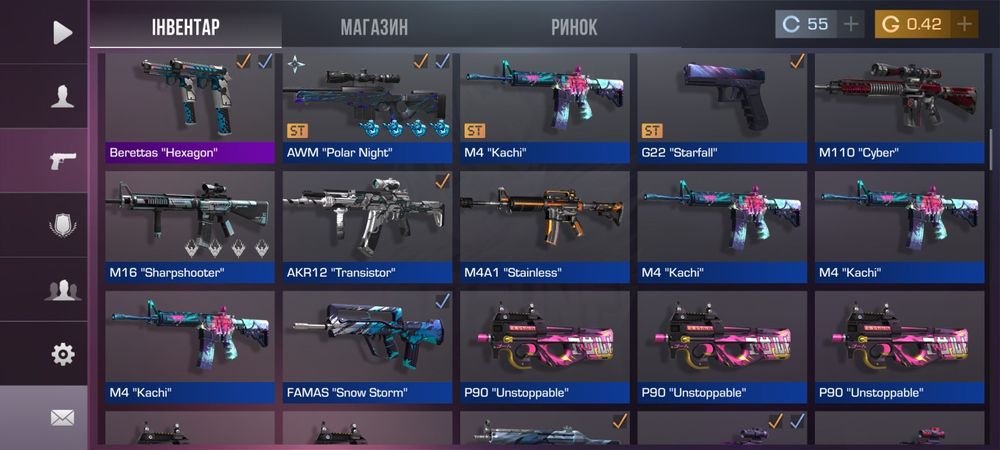Select the M16 "Sharpshooter" skin
The width and height of the screenshot is (1000, 450).
click(x=190, y=226)
